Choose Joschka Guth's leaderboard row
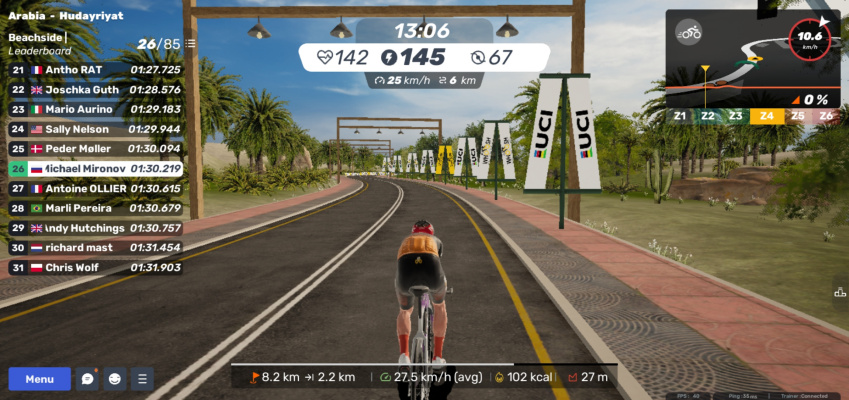 (x=95, y=89)
